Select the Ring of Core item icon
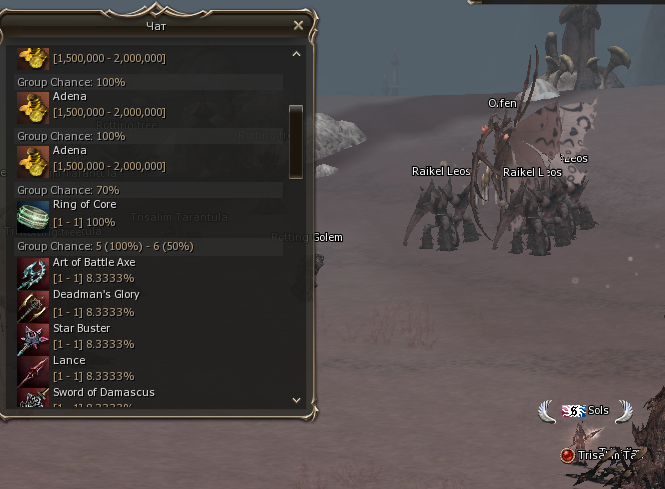The height and width of the screenshot is (489, 665). point(33,213)
